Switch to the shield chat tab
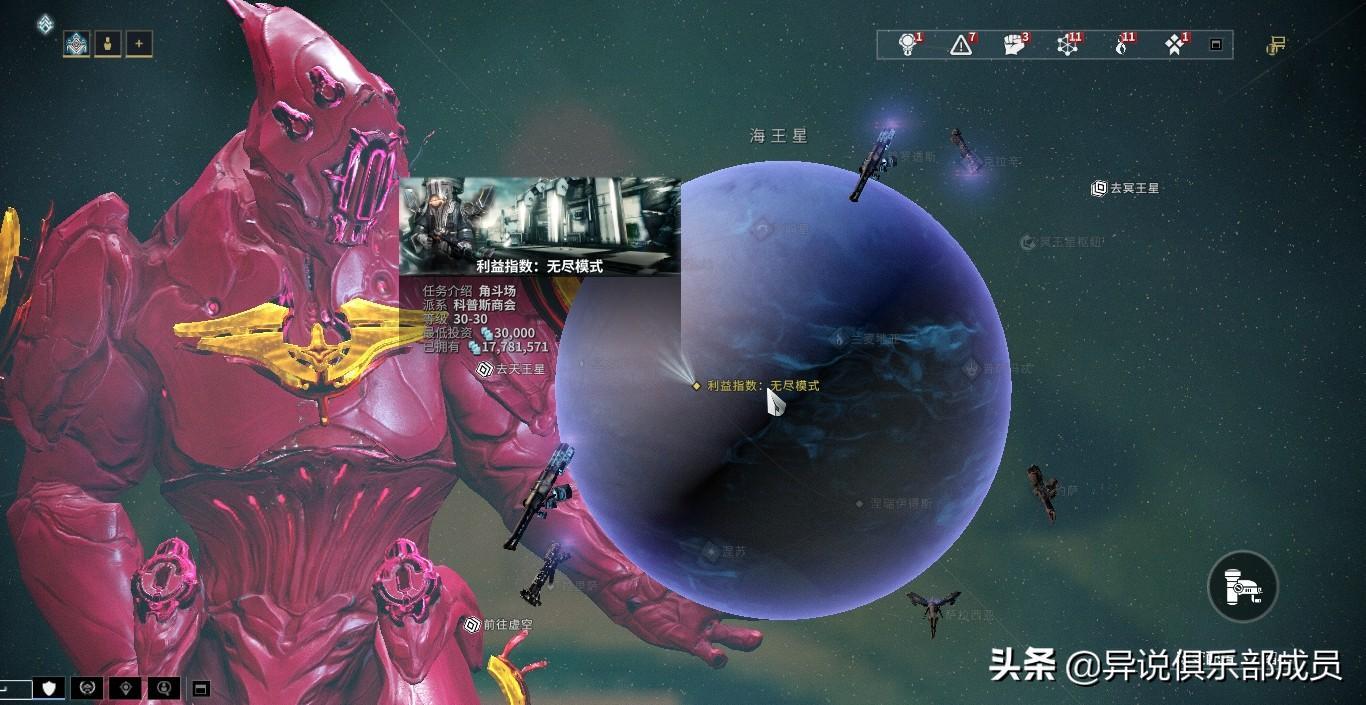Screen dimensions: 1366x705 pyautogui.click(x=49, y=688)
